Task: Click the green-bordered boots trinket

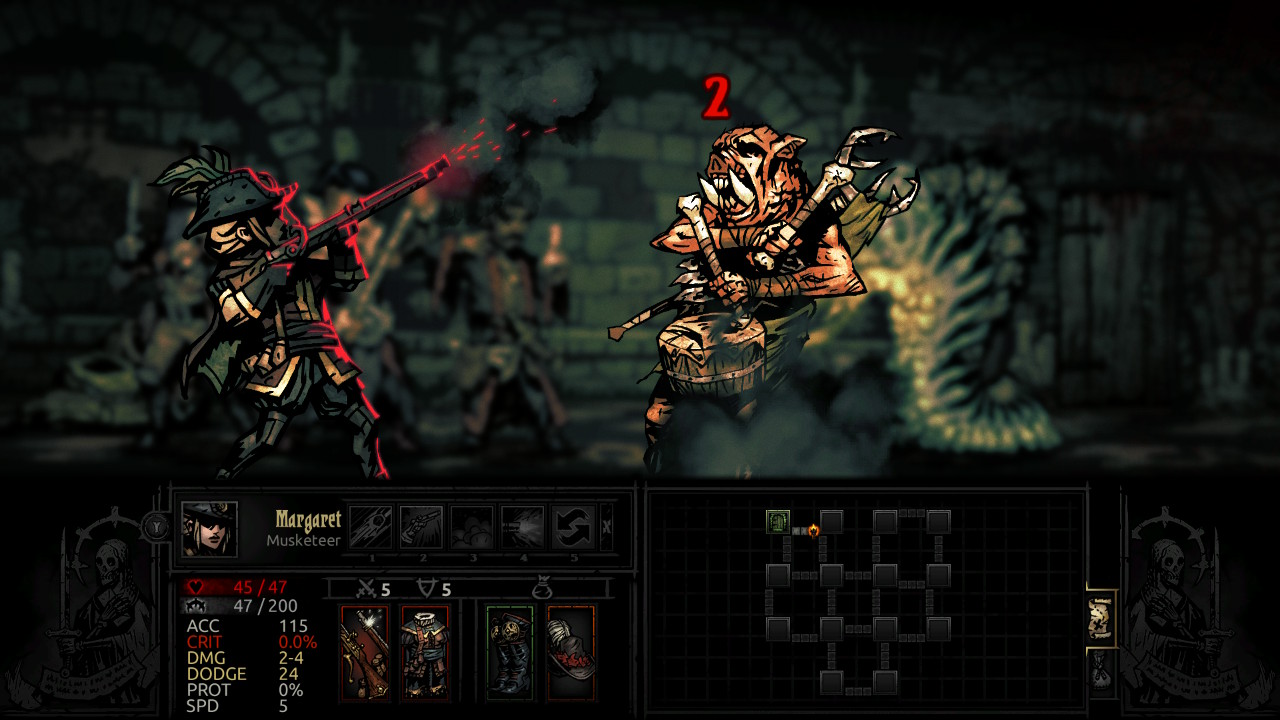Action: click(x=510, y=650)
